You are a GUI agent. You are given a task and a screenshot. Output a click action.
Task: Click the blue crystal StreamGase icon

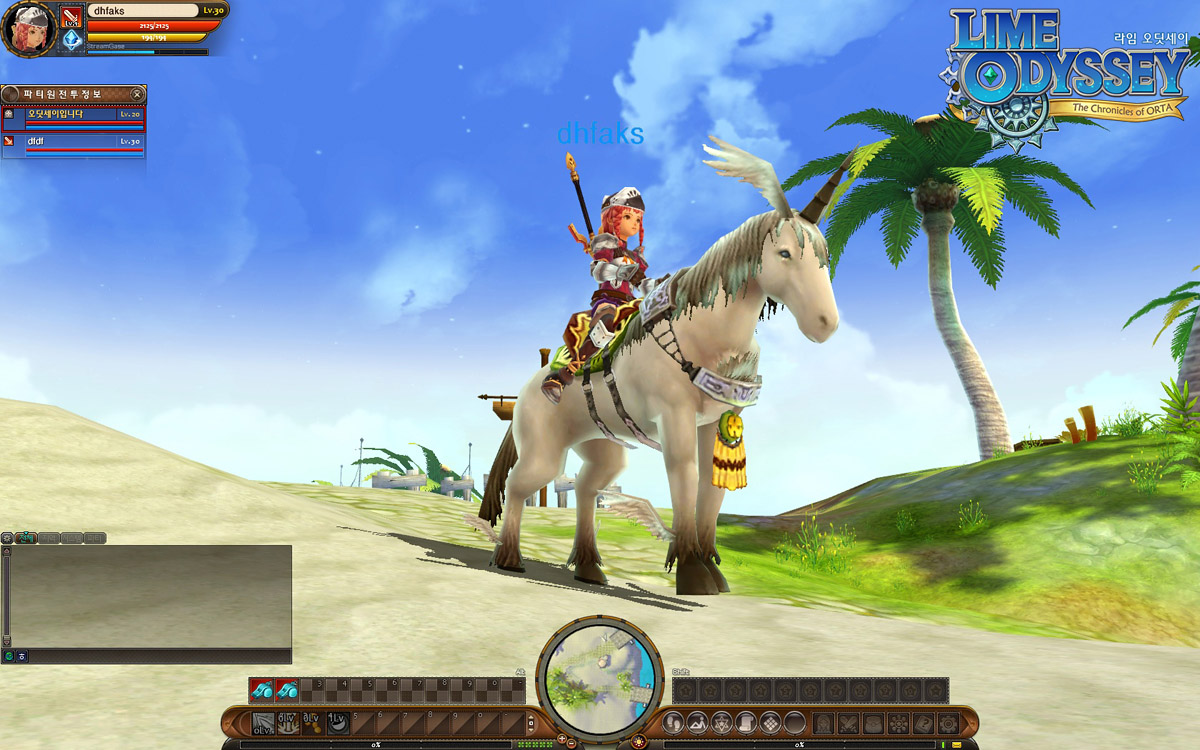tap(72, 40)
